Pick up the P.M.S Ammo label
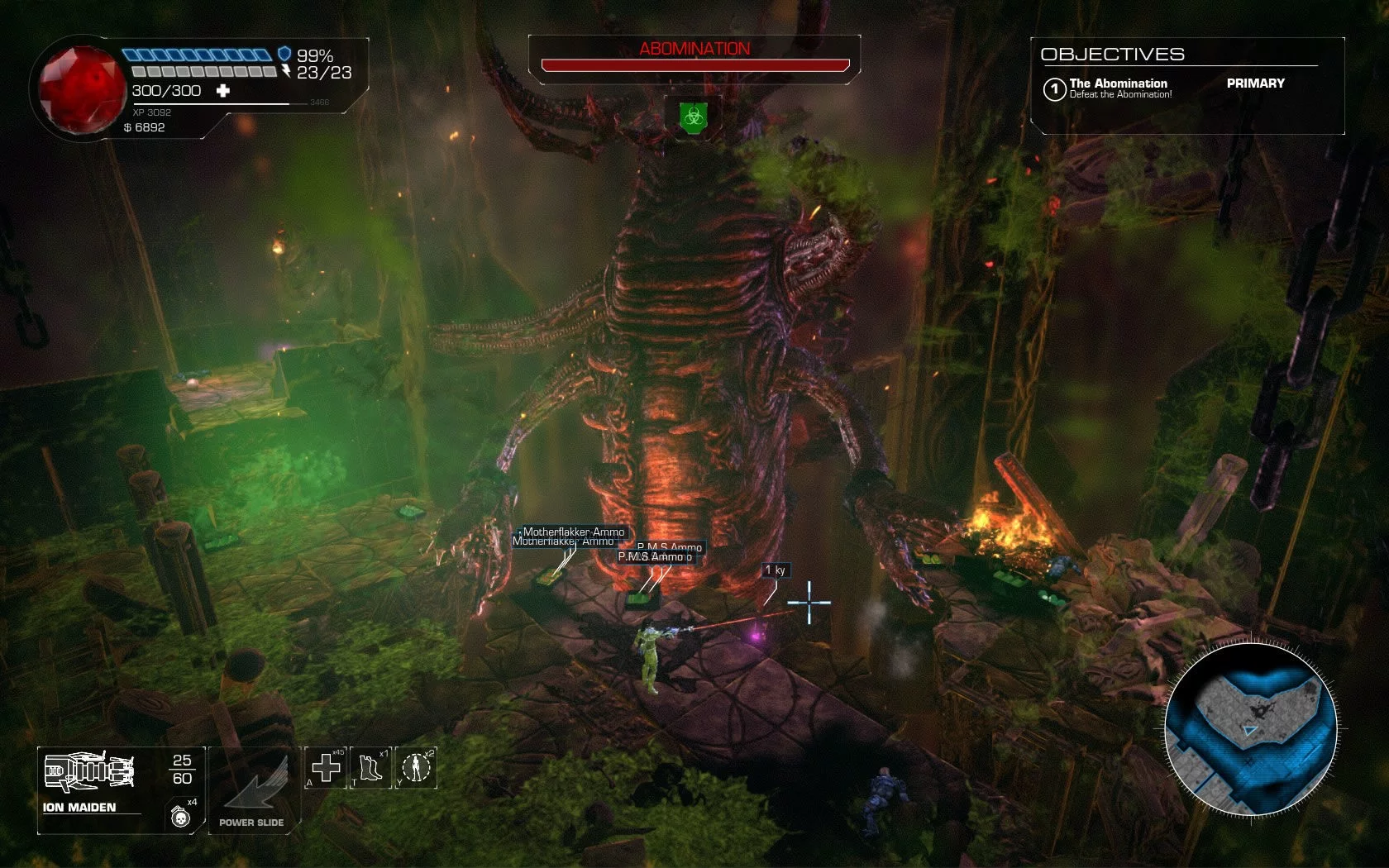1389x868 pixels. 669,547
